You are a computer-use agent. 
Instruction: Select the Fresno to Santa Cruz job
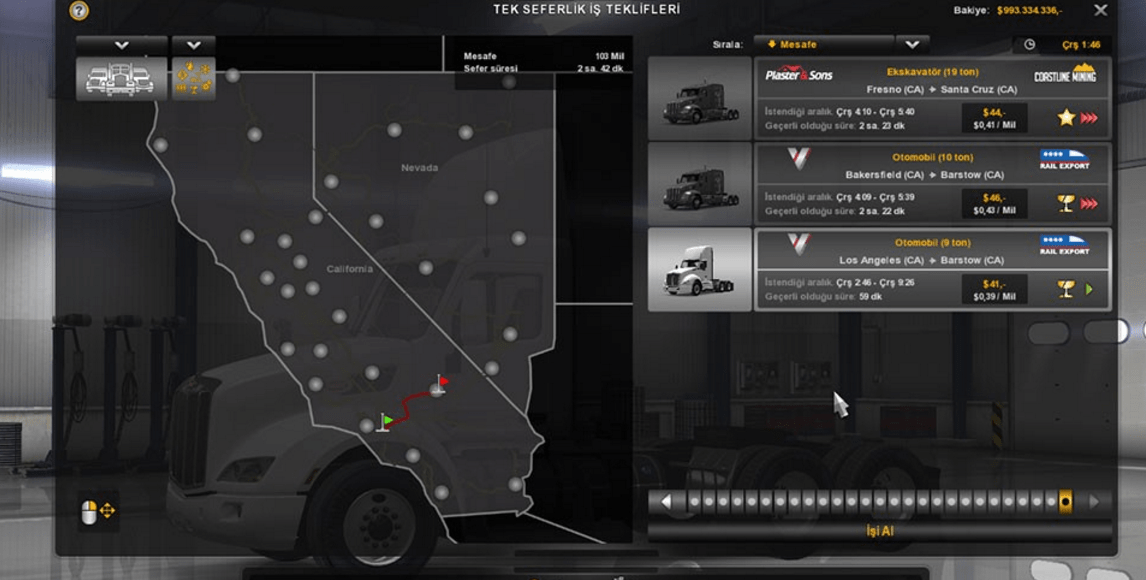click(931, 98)
